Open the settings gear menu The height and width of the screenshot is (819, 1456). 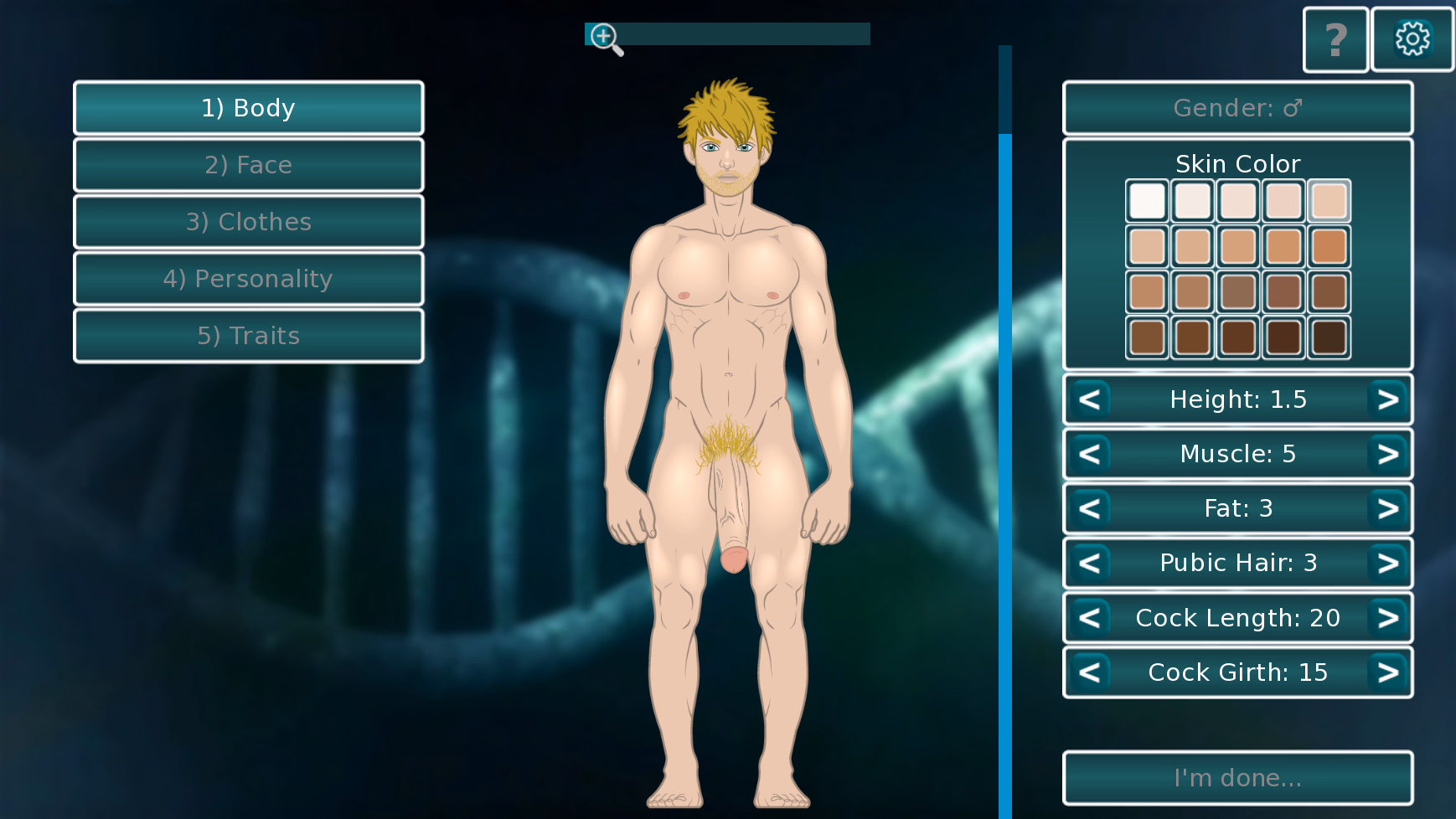tap(1412, 39)
